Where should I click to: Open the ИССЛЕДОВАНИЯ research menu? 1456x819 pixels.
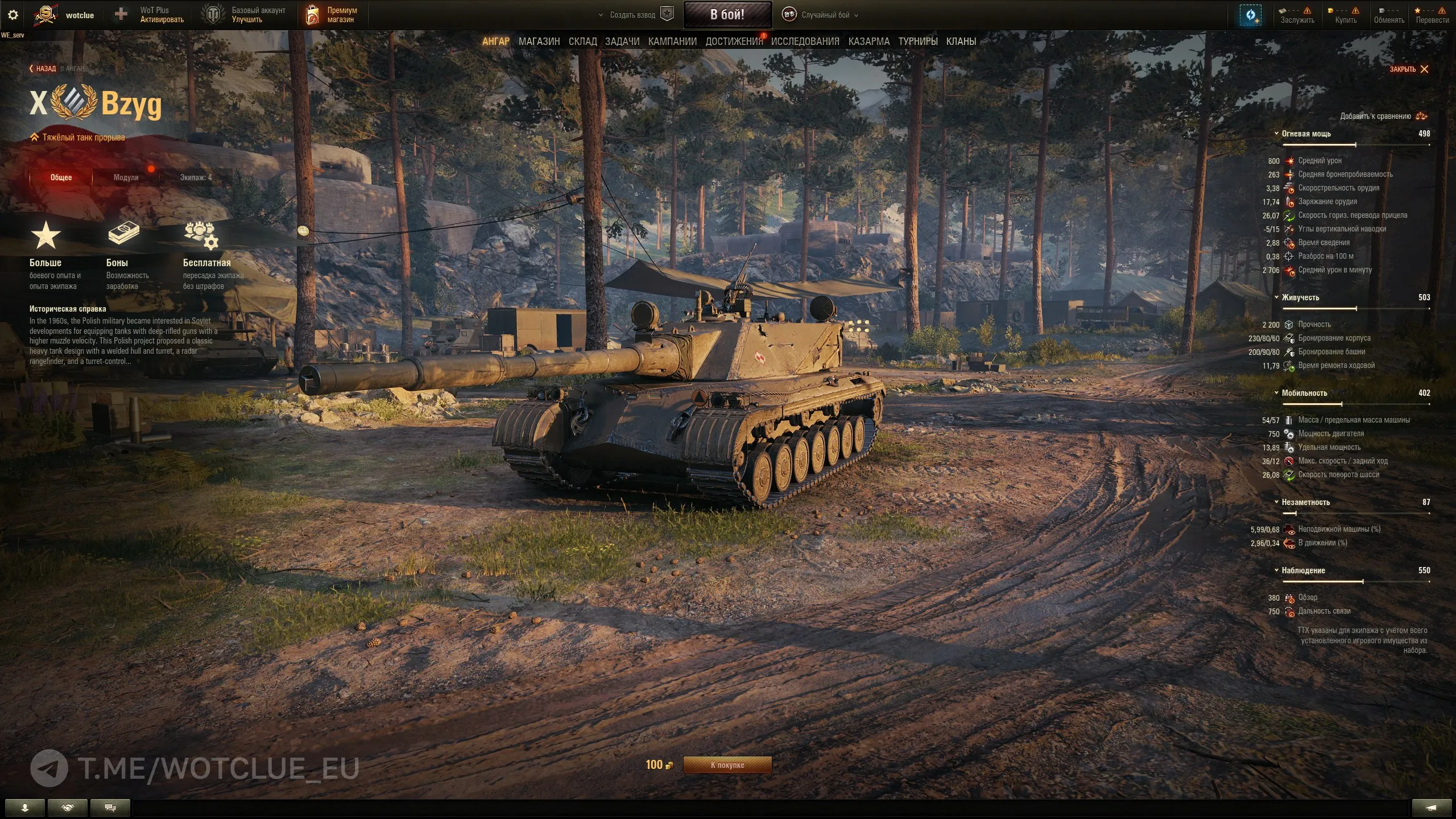805,42
